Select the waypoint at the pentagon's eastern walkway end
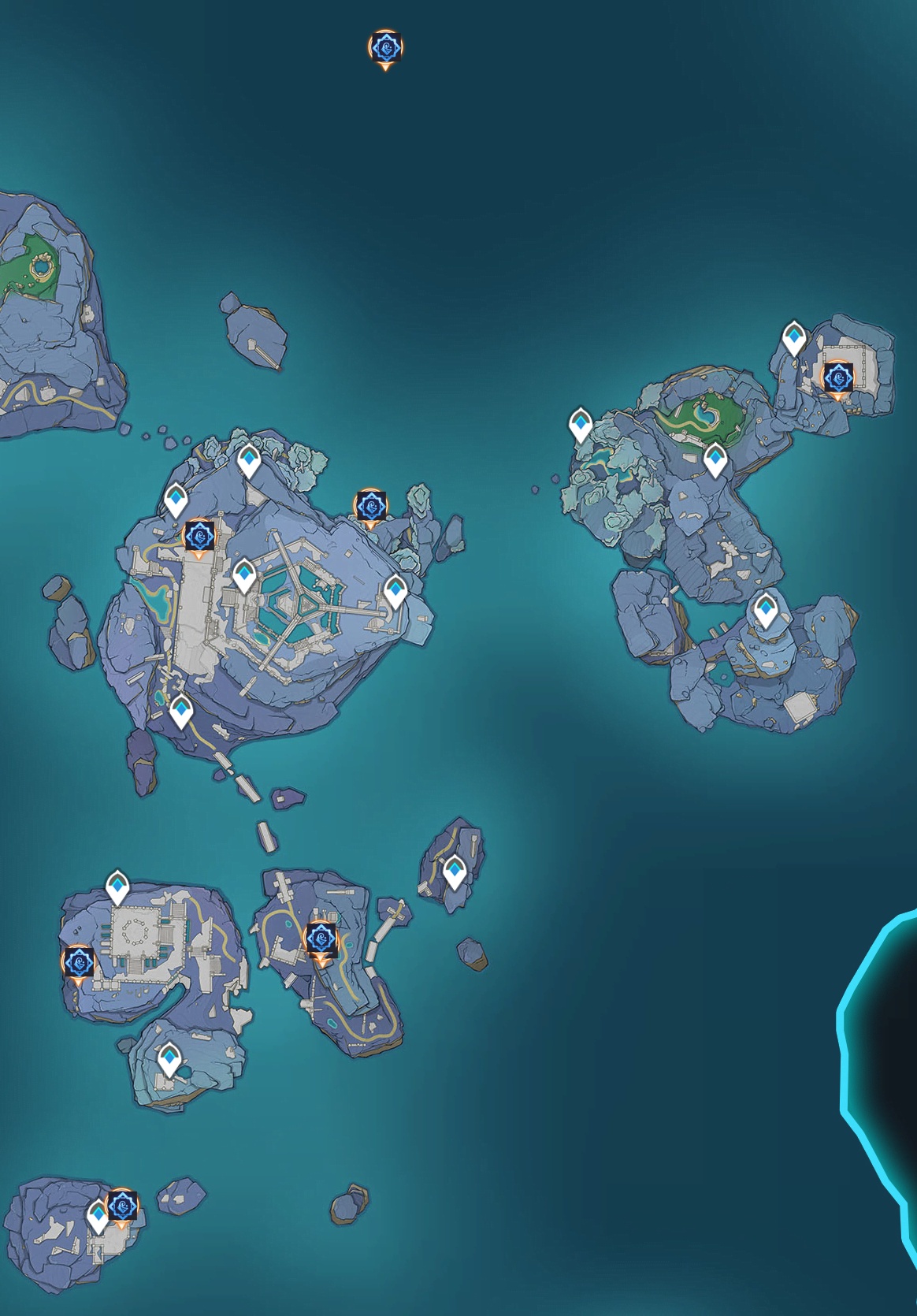Screen dimensions: 917x1316 (x=395, y=591)
